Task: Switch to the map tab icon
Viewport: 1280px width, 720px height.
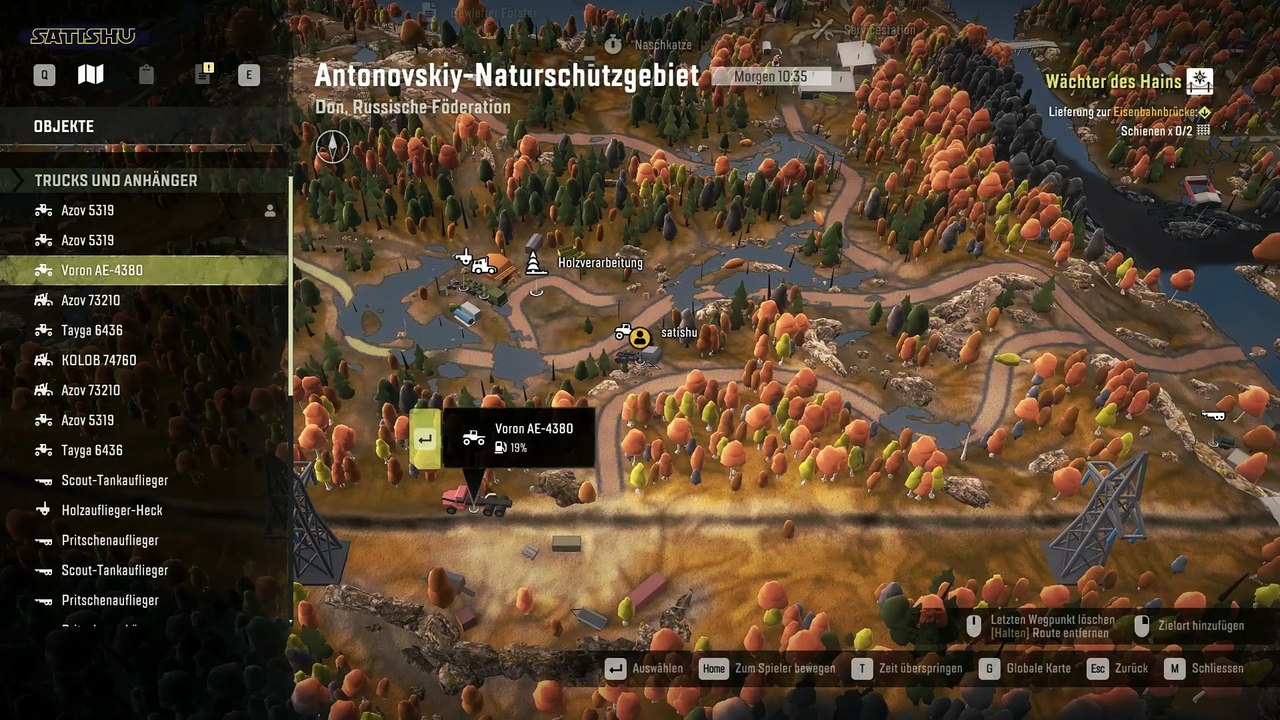Action: (91, 75)
